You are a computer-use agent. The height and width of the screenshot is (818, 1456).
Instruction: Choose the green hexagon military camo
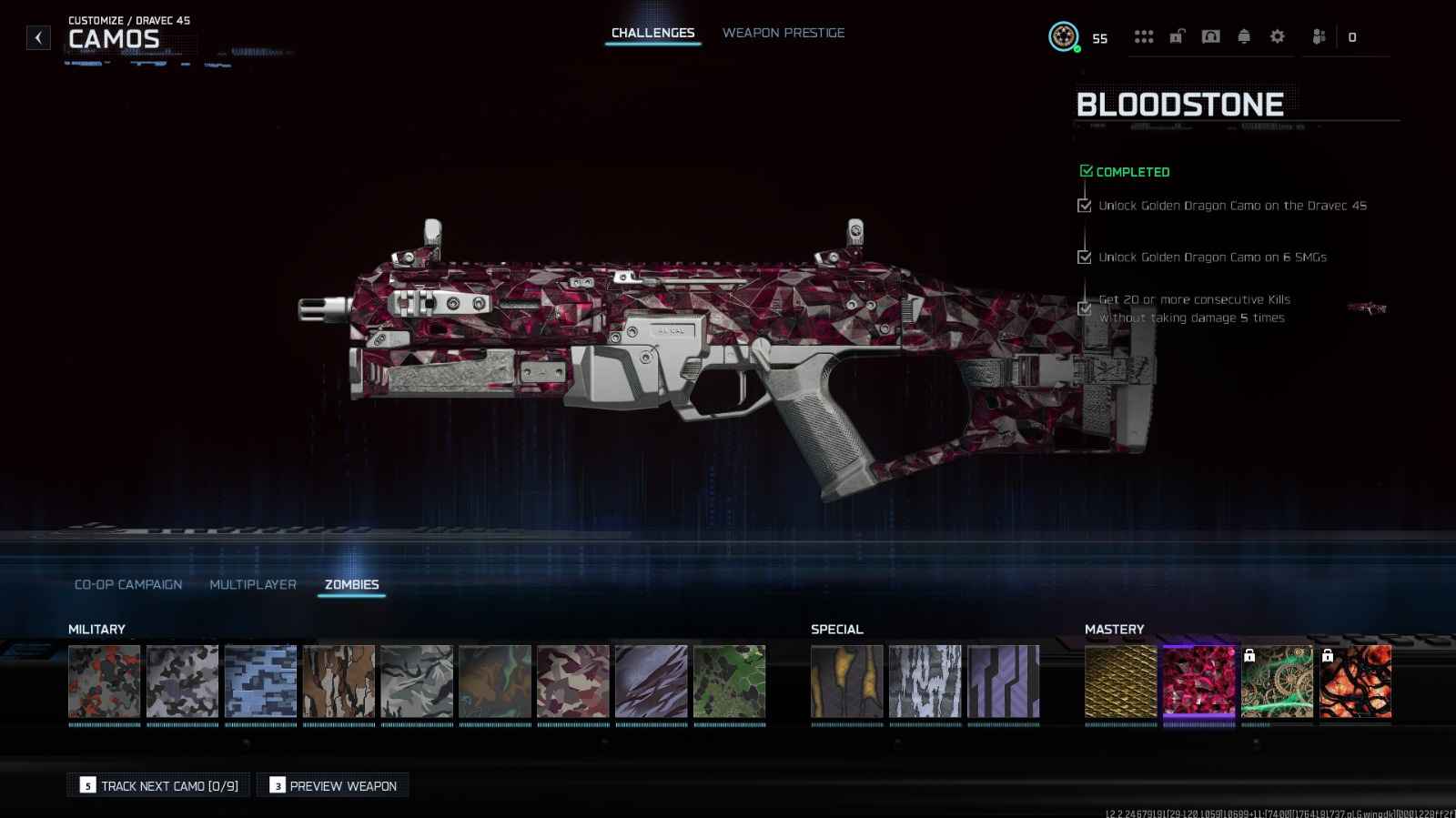(729, 682)
